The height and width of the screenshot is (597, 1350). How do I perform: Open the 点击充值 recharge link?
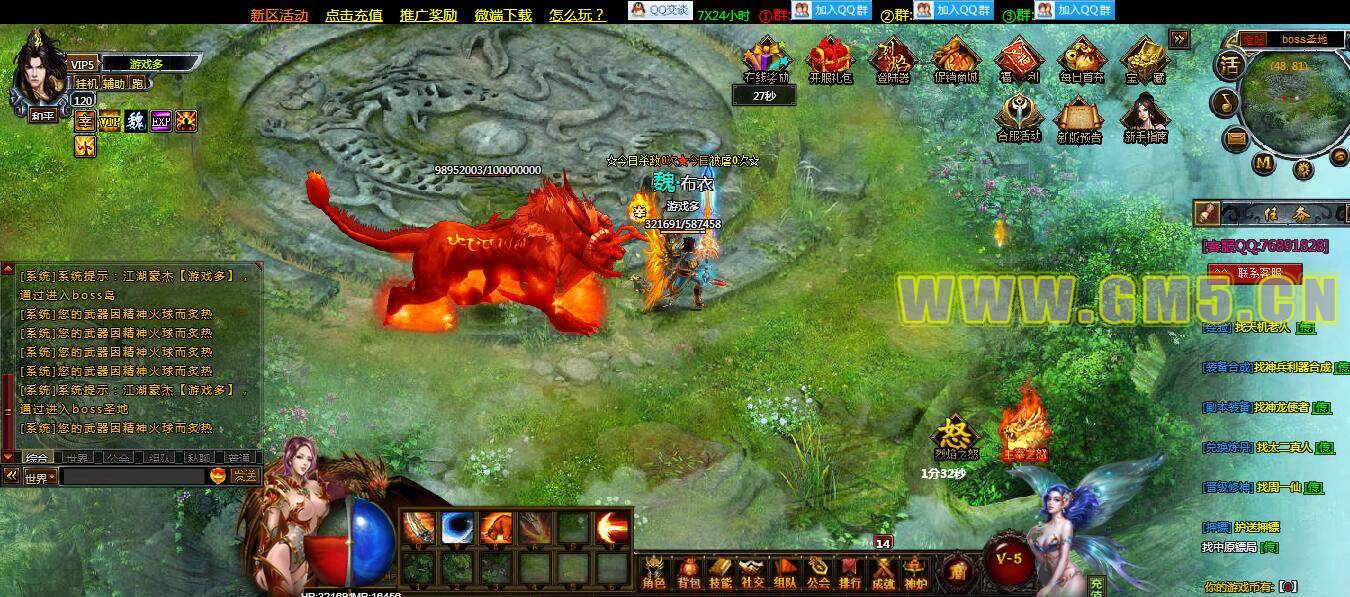(x=354, y=15)
